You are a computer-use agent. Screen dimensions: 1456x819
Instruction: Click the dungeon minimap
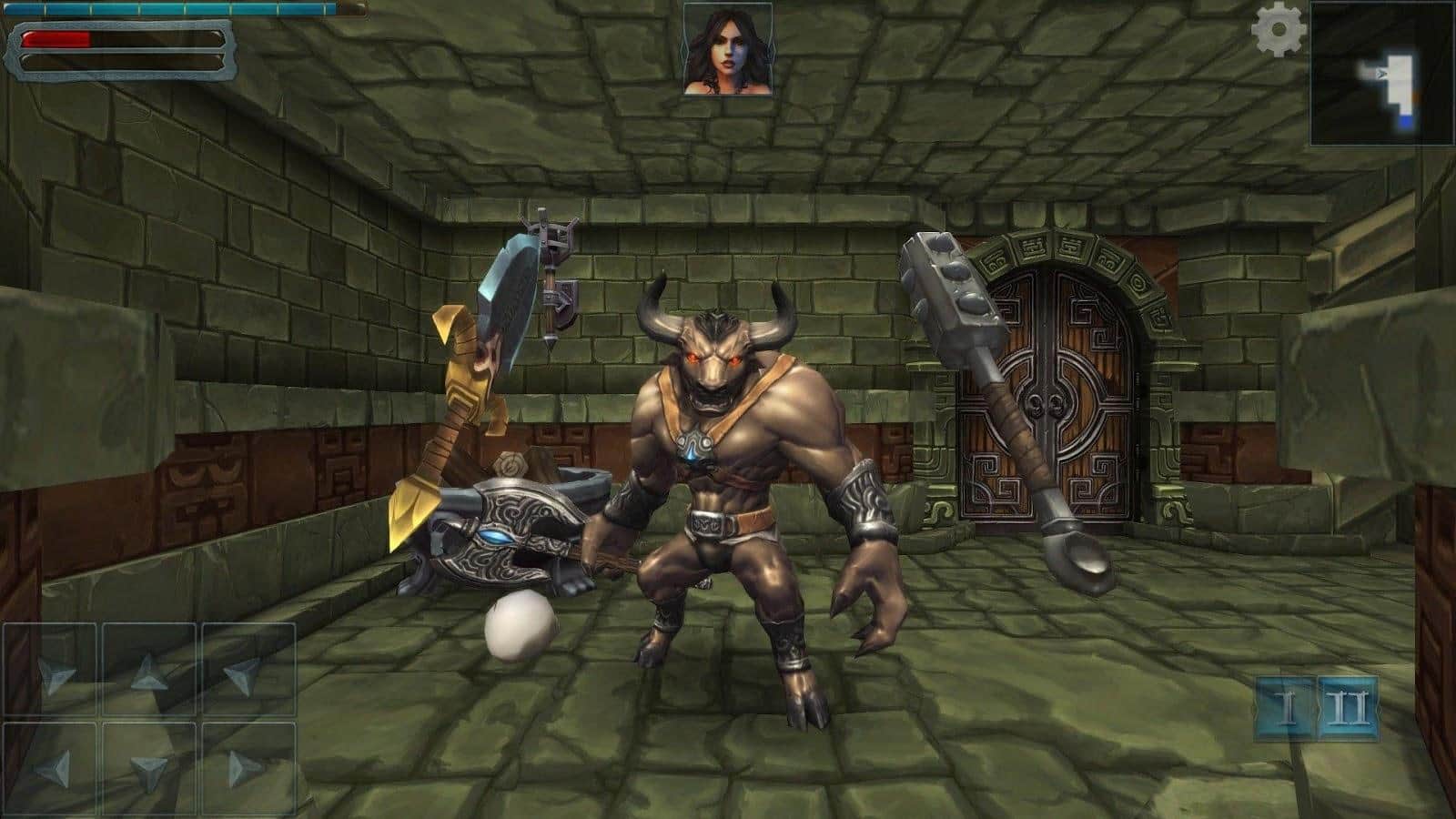tap(1381, 74)
